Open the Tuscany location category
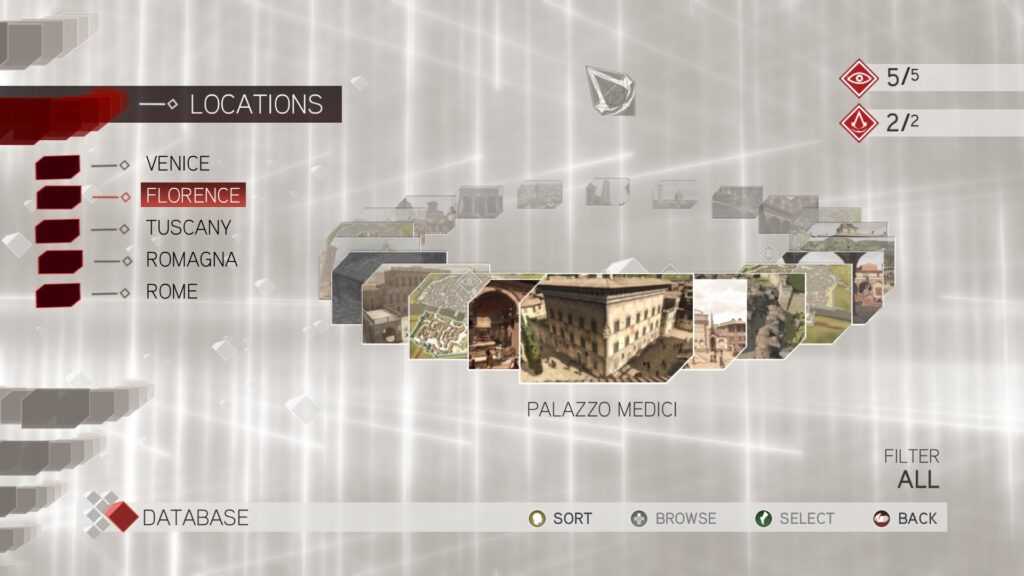This screenshot has height=576, width=1024. pyautogui.click(x=188, y=227)
